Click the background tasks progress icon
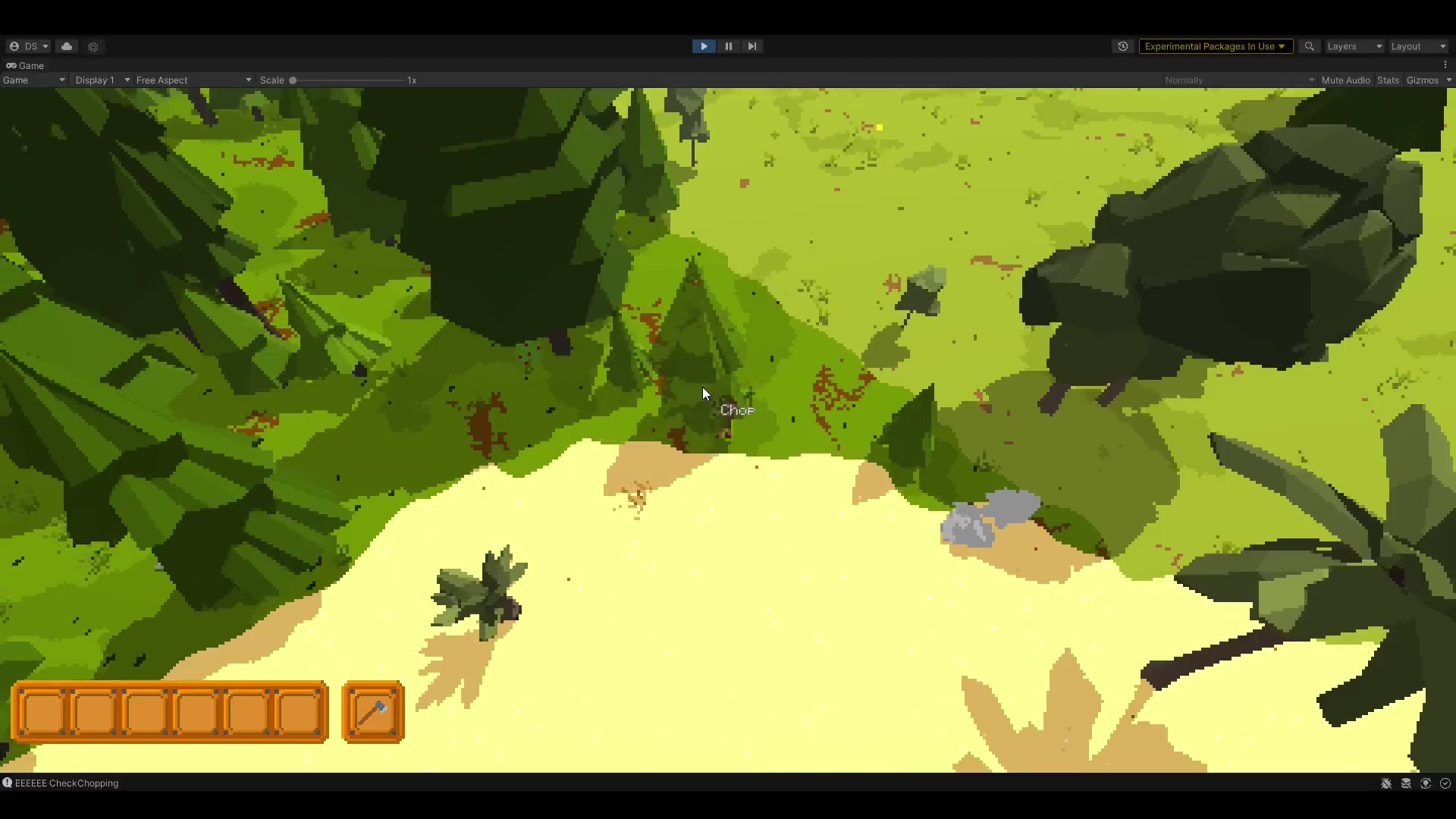Image resolution: width=1456 pixels, height=819 pixels. pos(1445,783)
